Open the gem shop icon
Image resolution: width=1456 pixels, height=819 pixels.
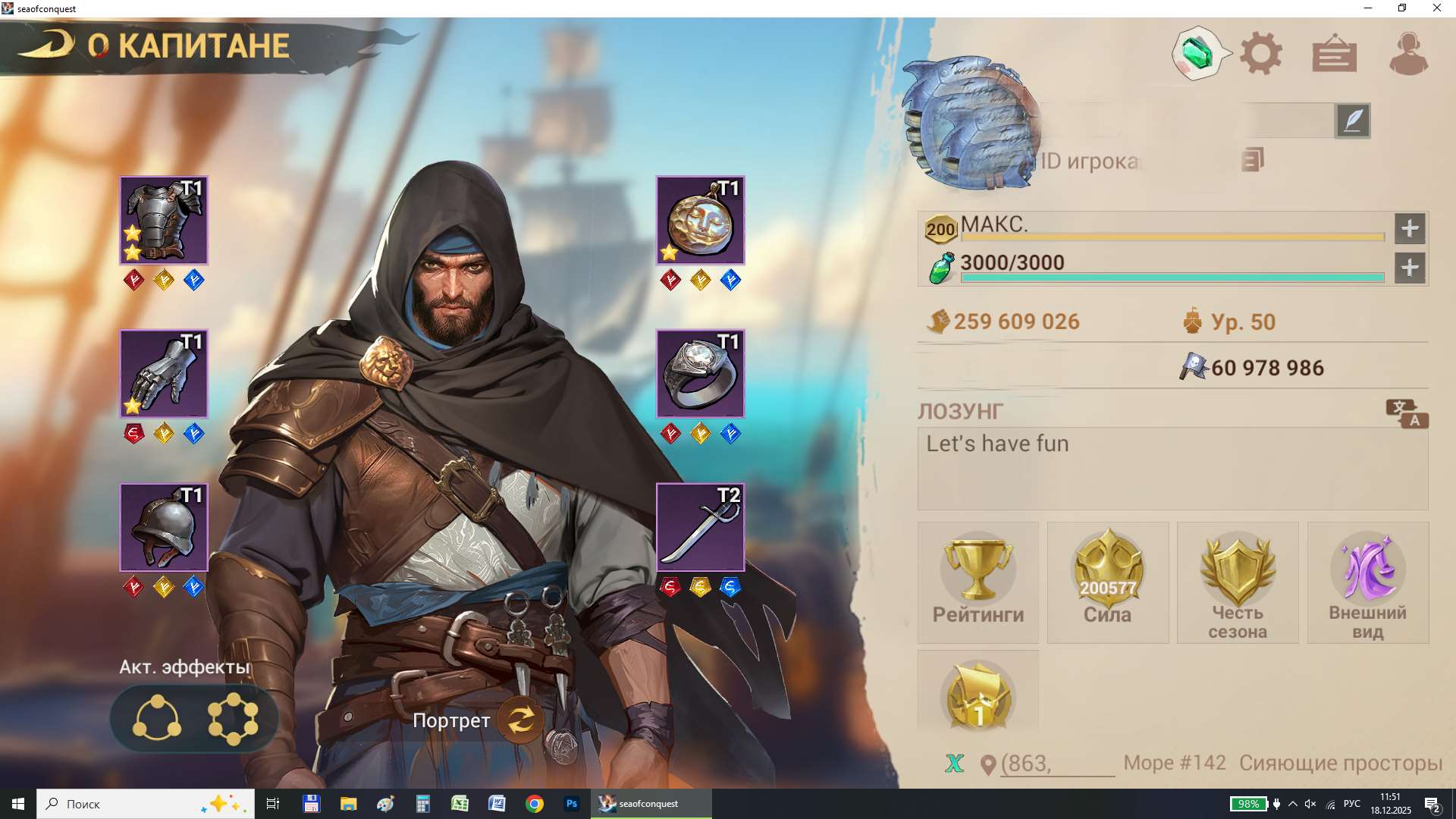coord(1197,52)
